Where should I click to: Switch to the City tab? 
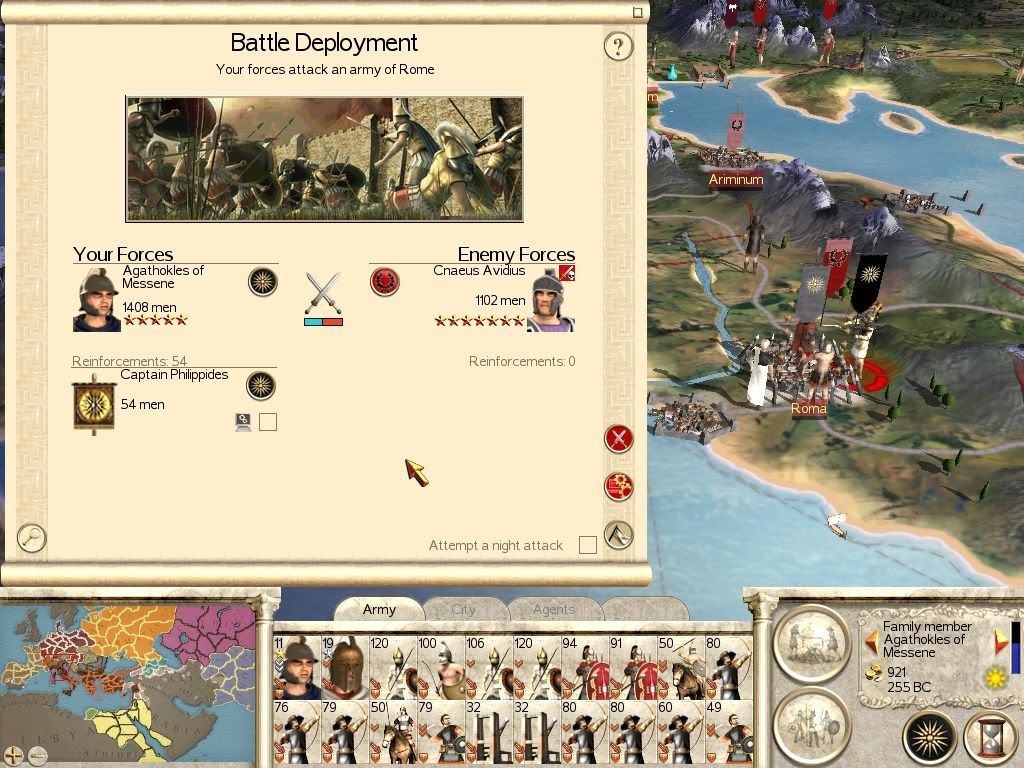coord(464,609)
